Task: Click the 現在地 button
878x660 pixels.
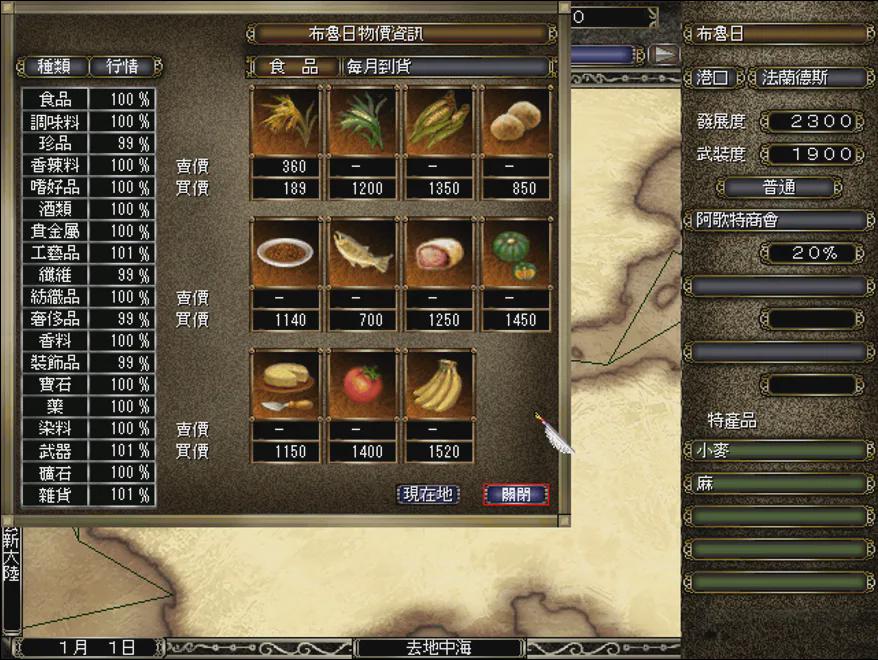Action: pos(428,495)
